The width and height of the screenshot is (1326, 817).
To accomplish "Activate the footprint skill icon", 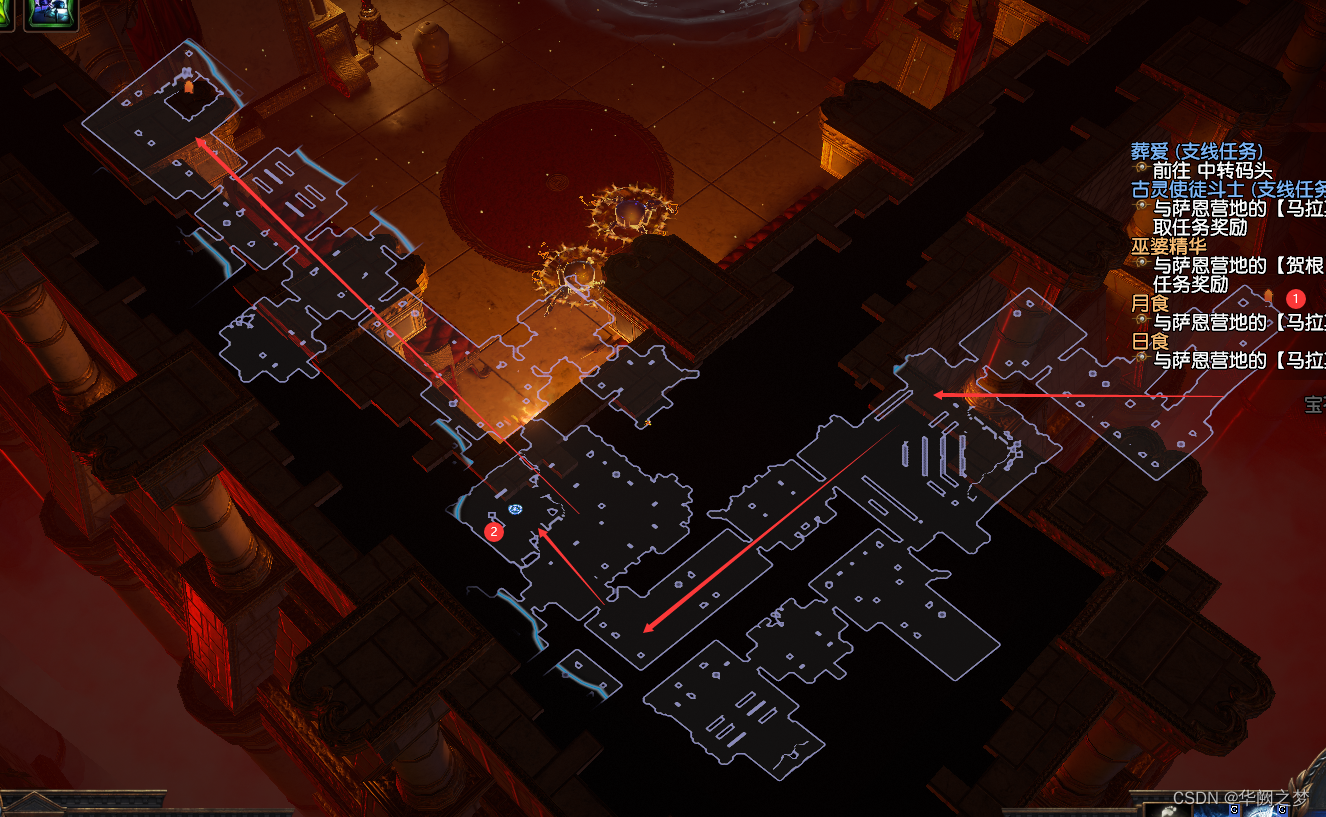I will pyautogui.click(x=1165, y=809).
